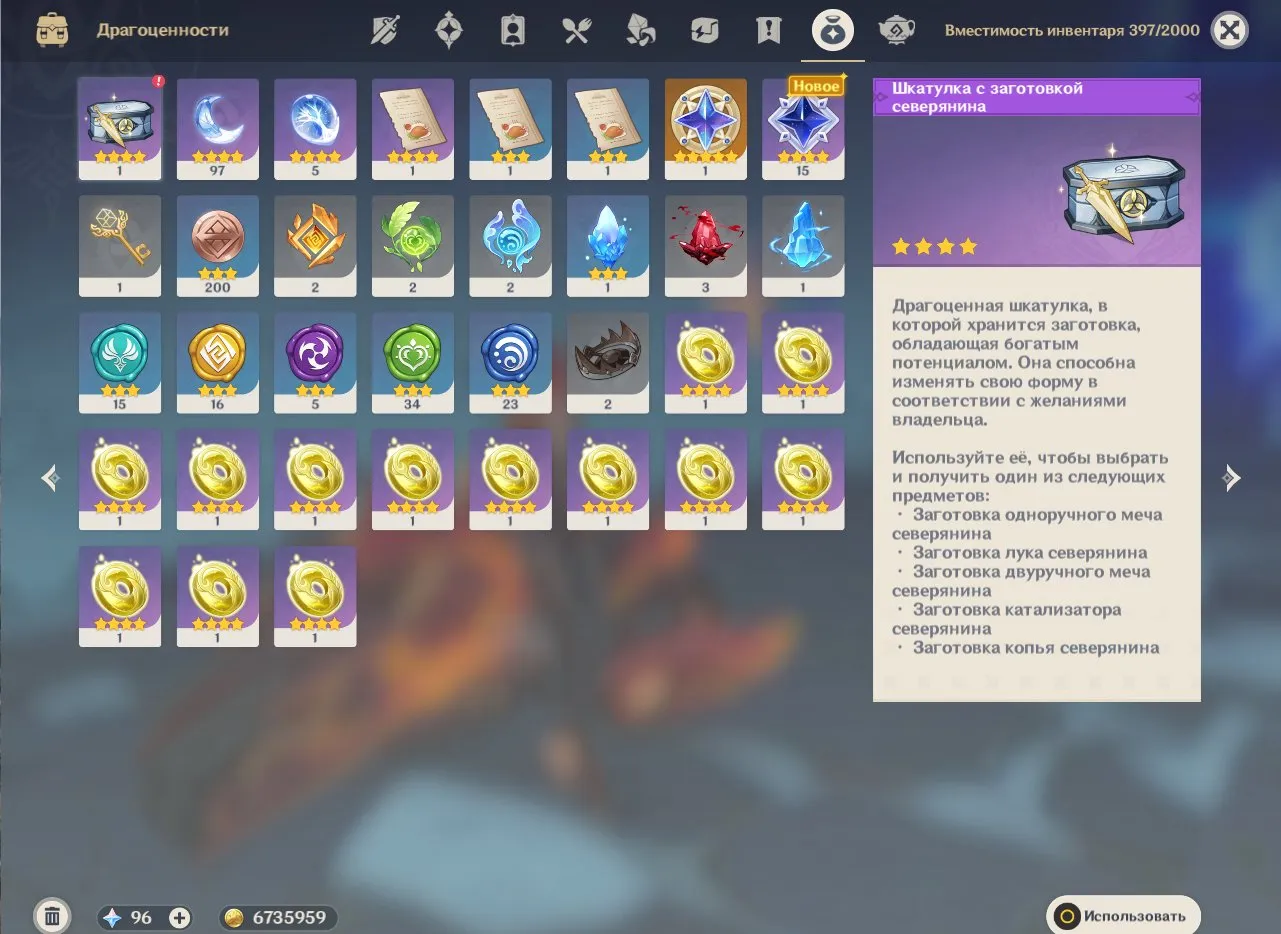Switch to the Food category tab
This screenshot has height=934, width=1281.
point(575,29)
